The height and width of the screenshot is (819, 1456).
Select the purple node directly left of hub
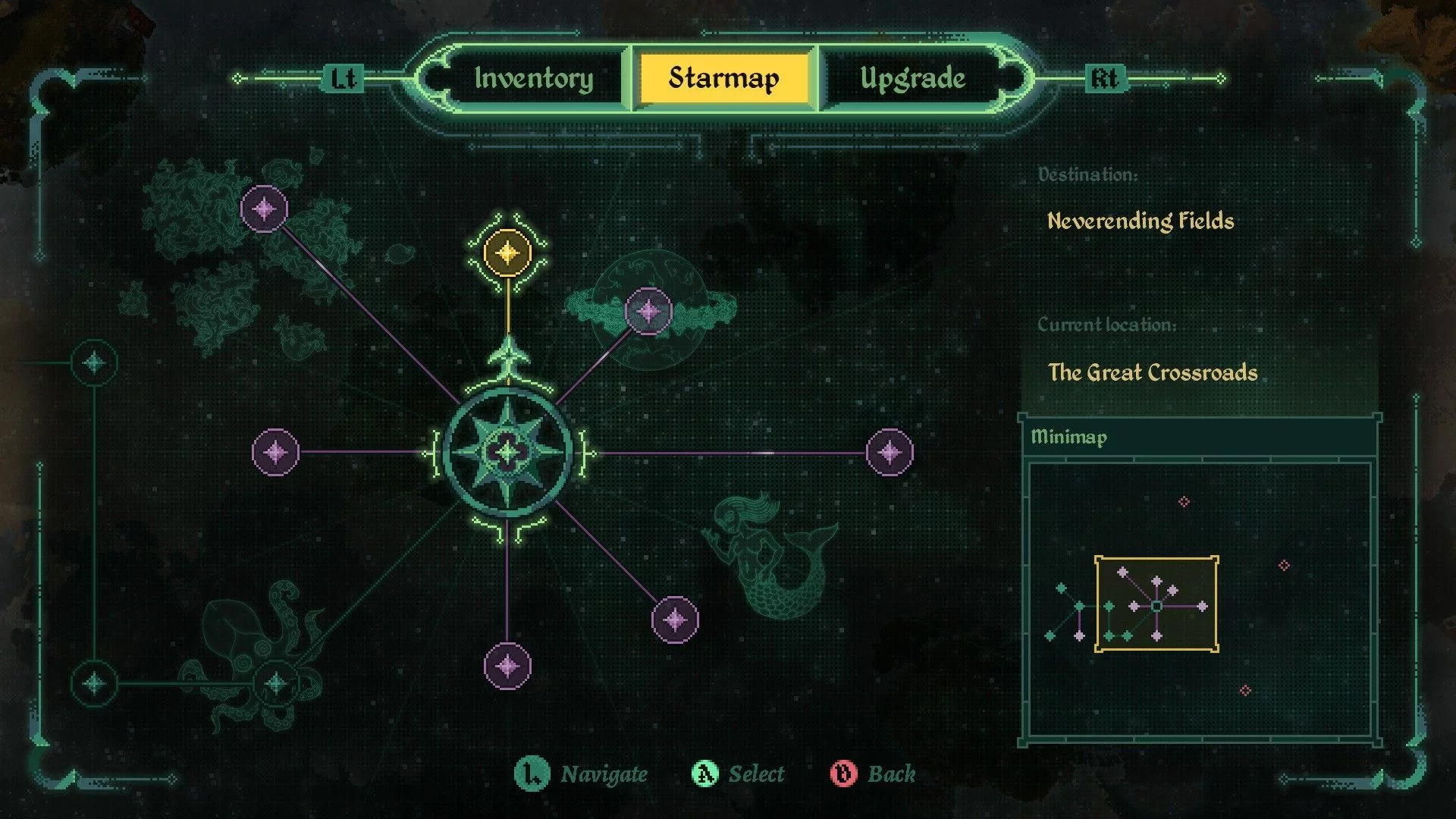pyautogui.click(x=275, y=453)
